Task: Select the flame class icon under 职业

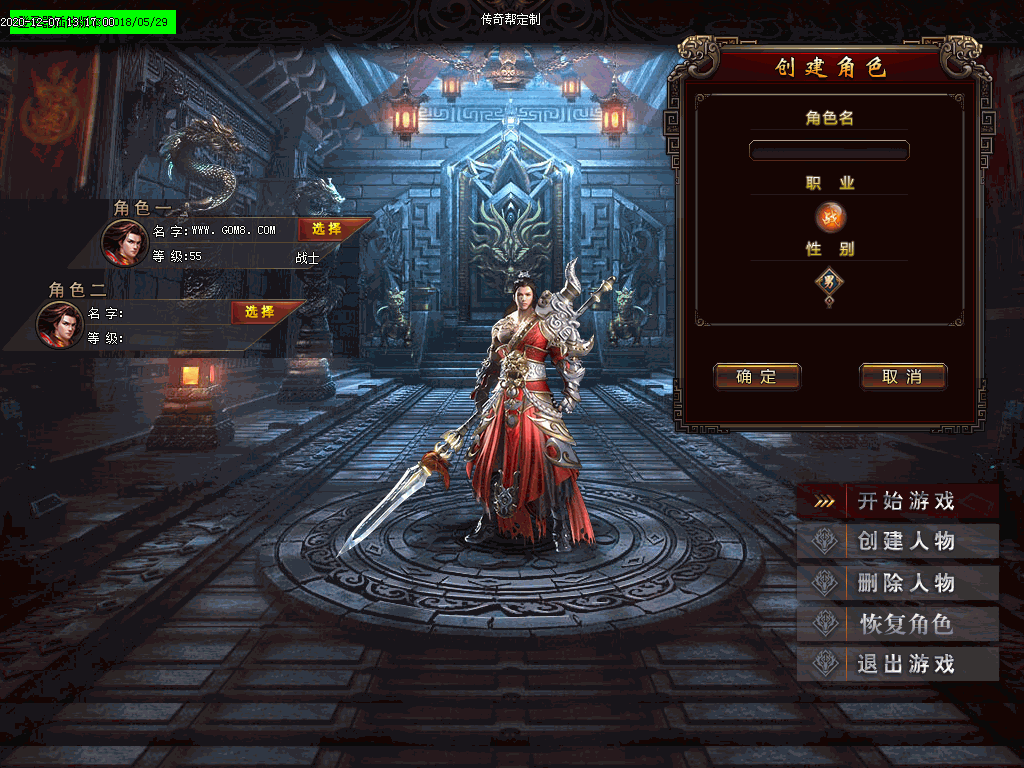Action: point(830,216)
